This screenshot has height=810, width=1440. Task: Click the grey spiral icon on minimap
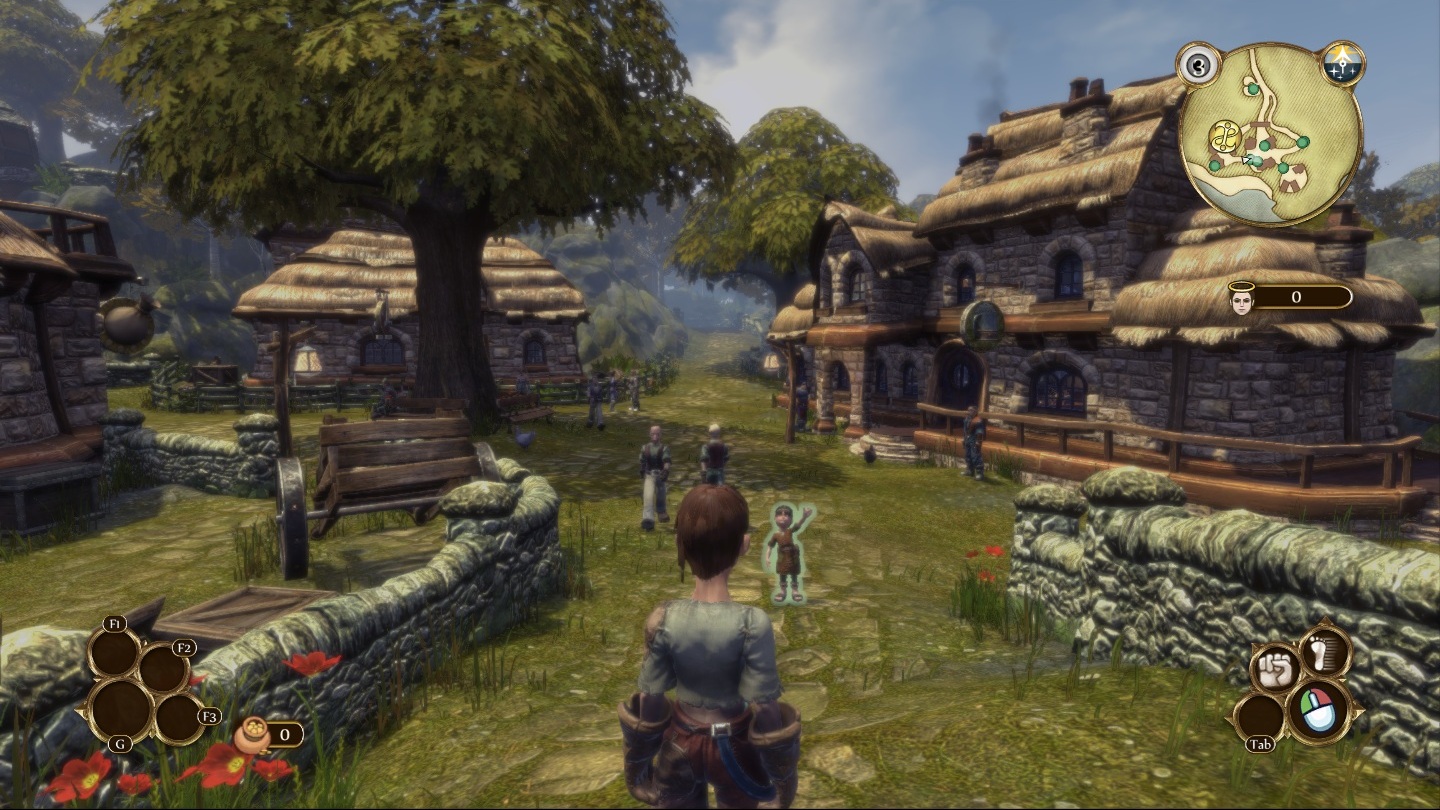click(x=1196, y=66)
